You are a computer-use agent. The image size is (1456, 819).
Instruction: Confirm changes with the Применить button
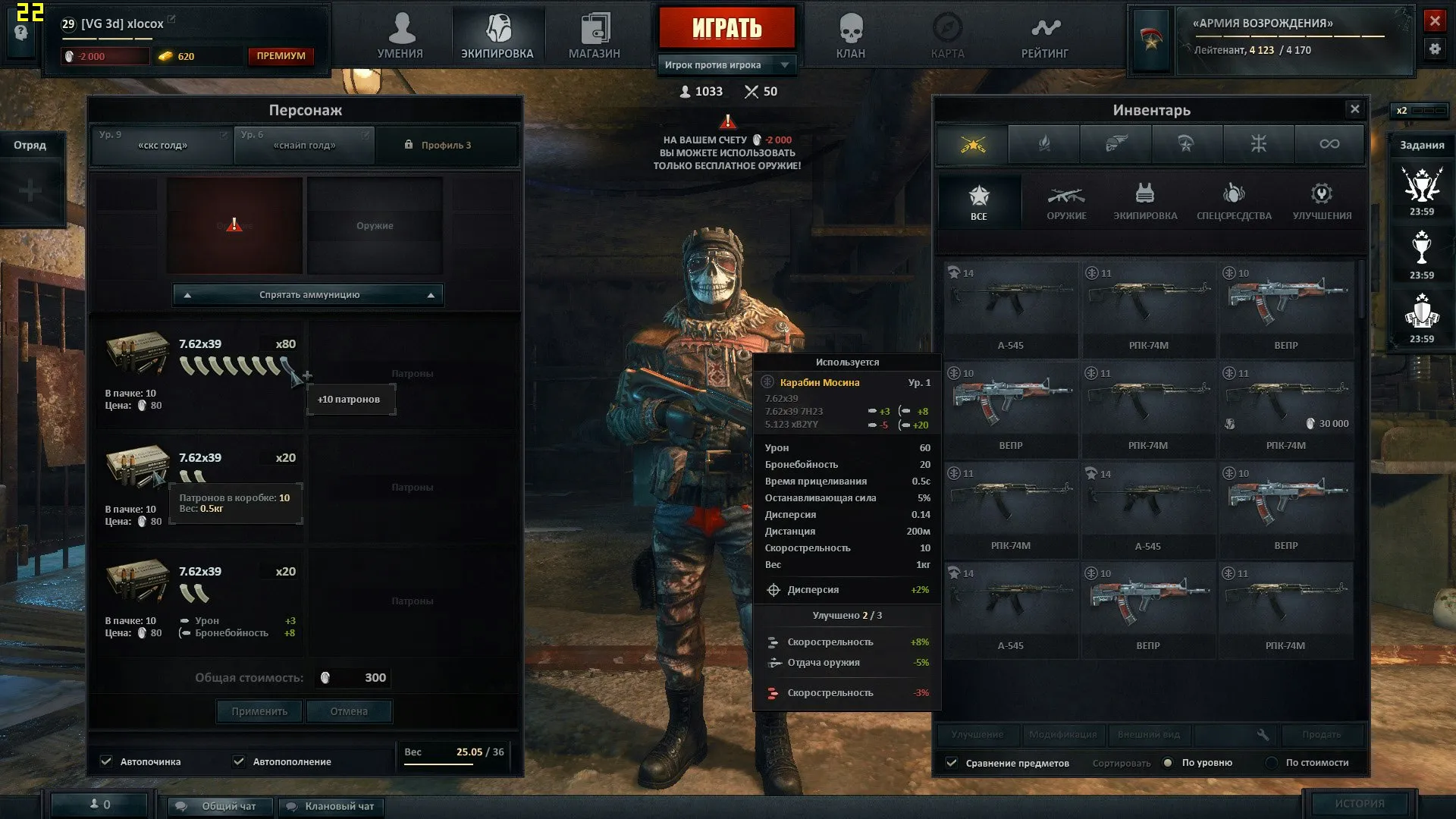tap(259, 711)
